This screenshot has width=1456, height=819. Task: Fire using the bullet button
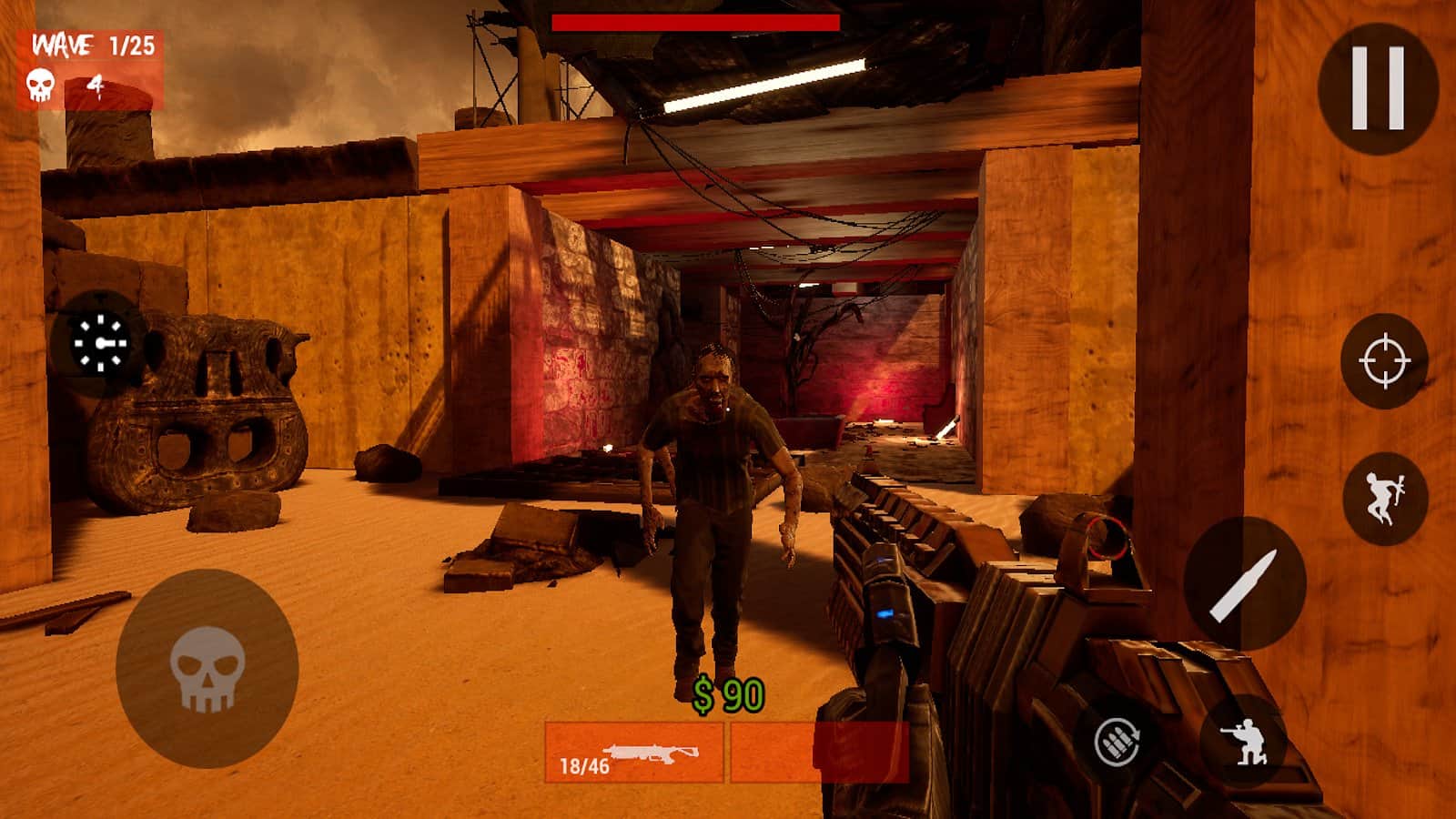point(1244,584)
